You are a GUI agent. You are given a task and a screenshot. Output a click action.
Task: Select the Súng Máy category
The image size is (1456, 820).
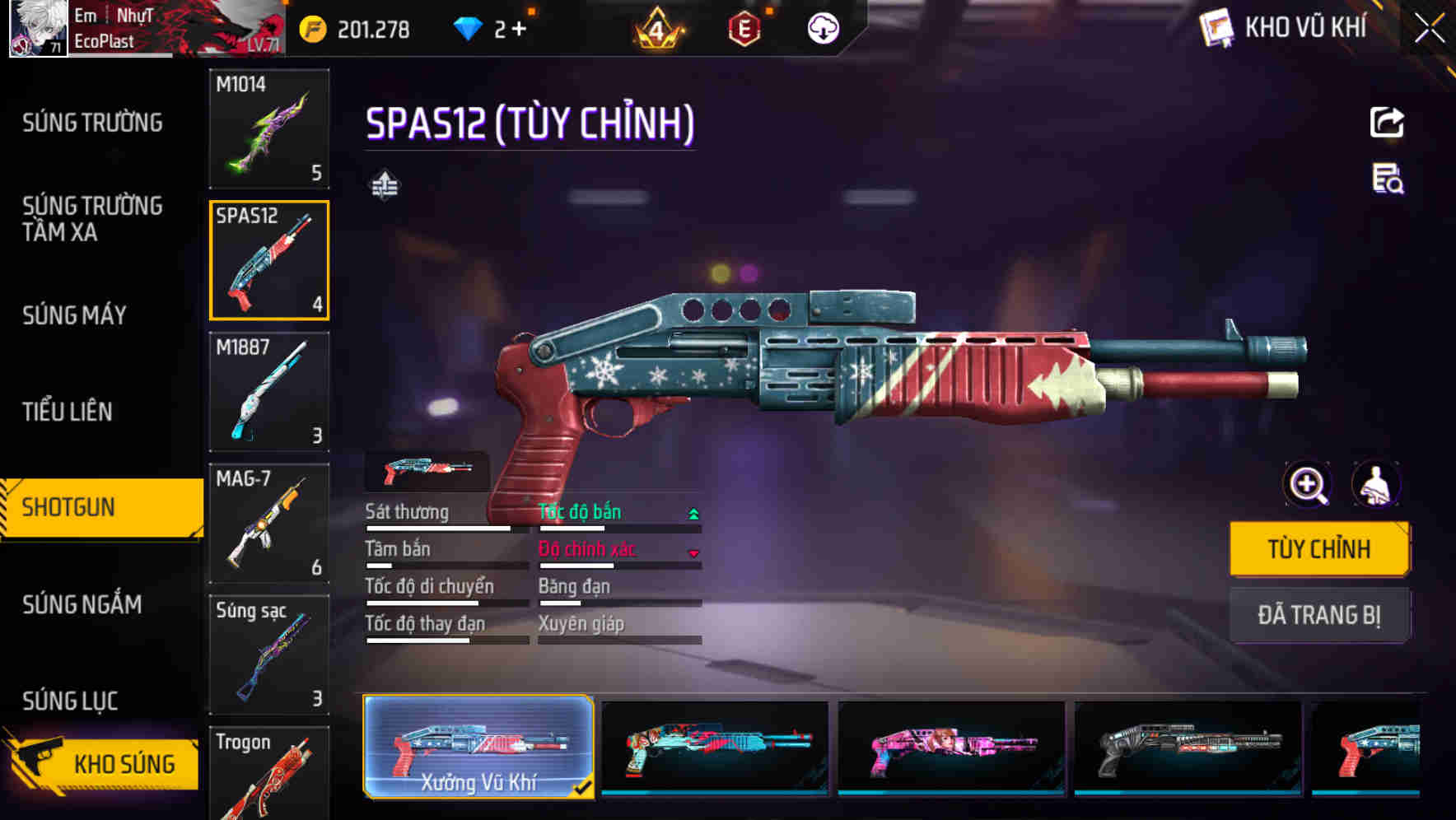pyautogui.click(x=74, y=315)
